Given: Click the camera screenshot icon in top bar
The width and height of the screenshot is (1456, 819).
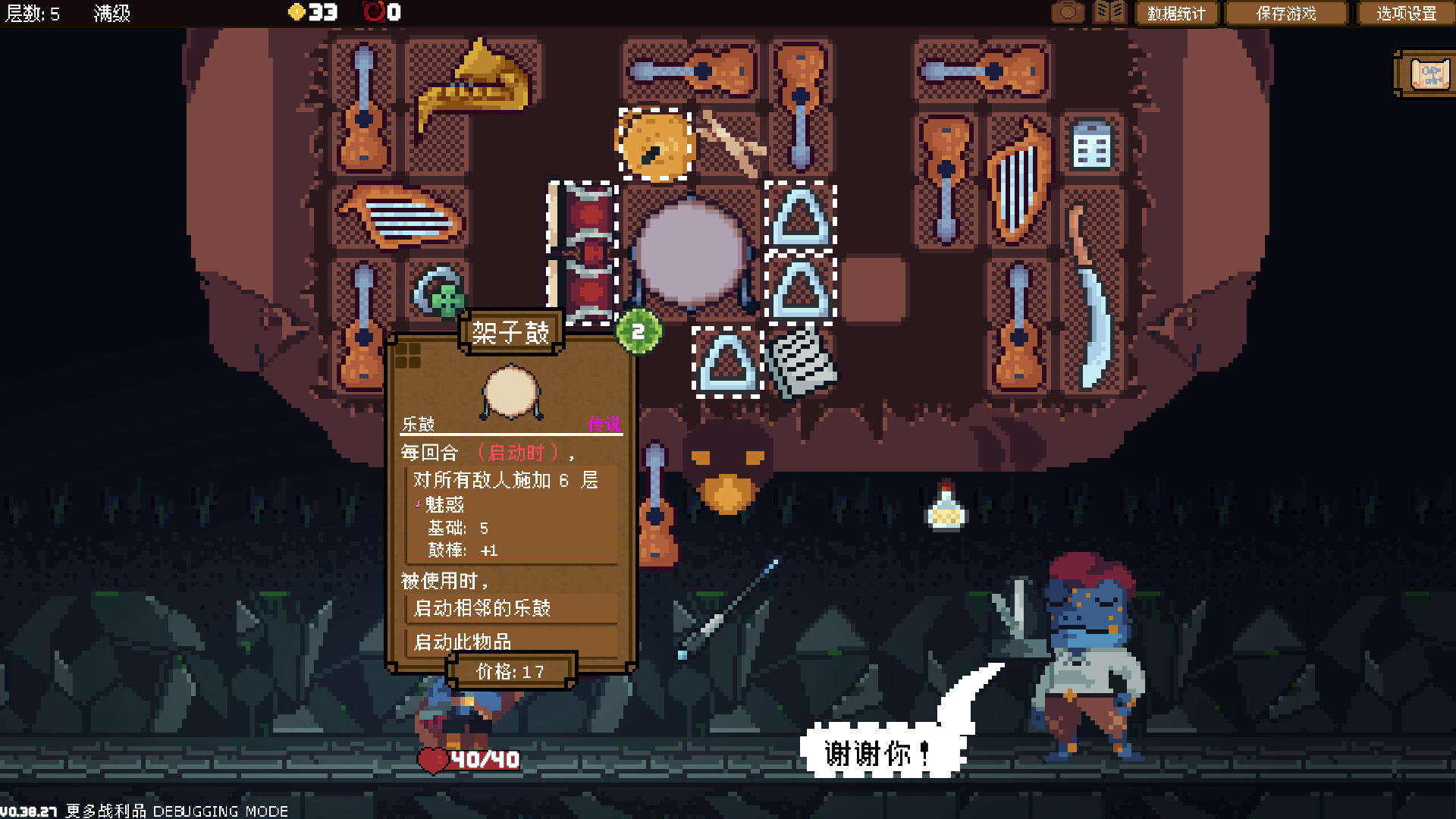Looking at the screenshot, I should click(x=1066, y=13).
